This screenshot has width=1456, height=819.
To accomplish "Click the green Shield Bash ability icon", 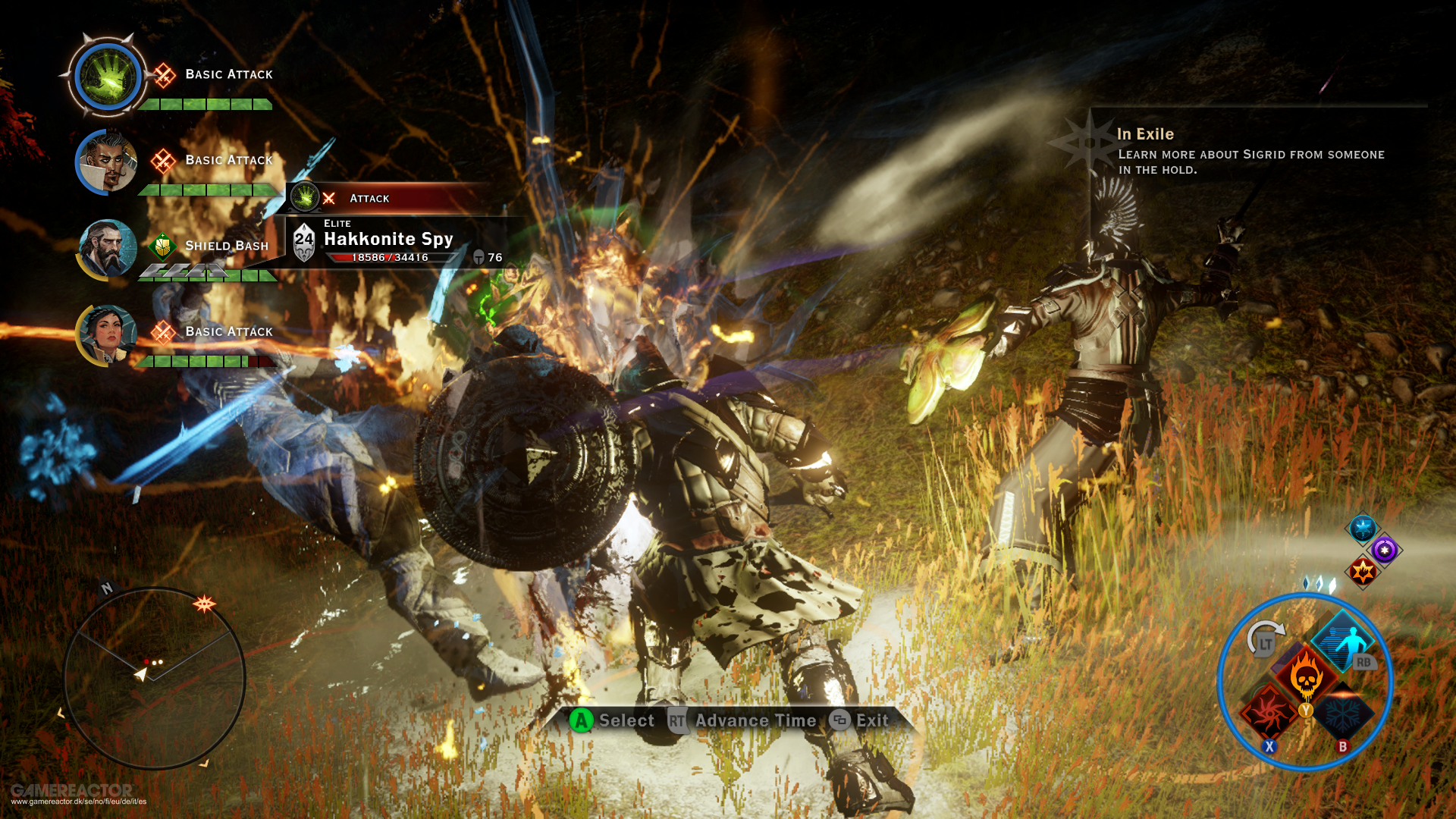I will (162, 245).
